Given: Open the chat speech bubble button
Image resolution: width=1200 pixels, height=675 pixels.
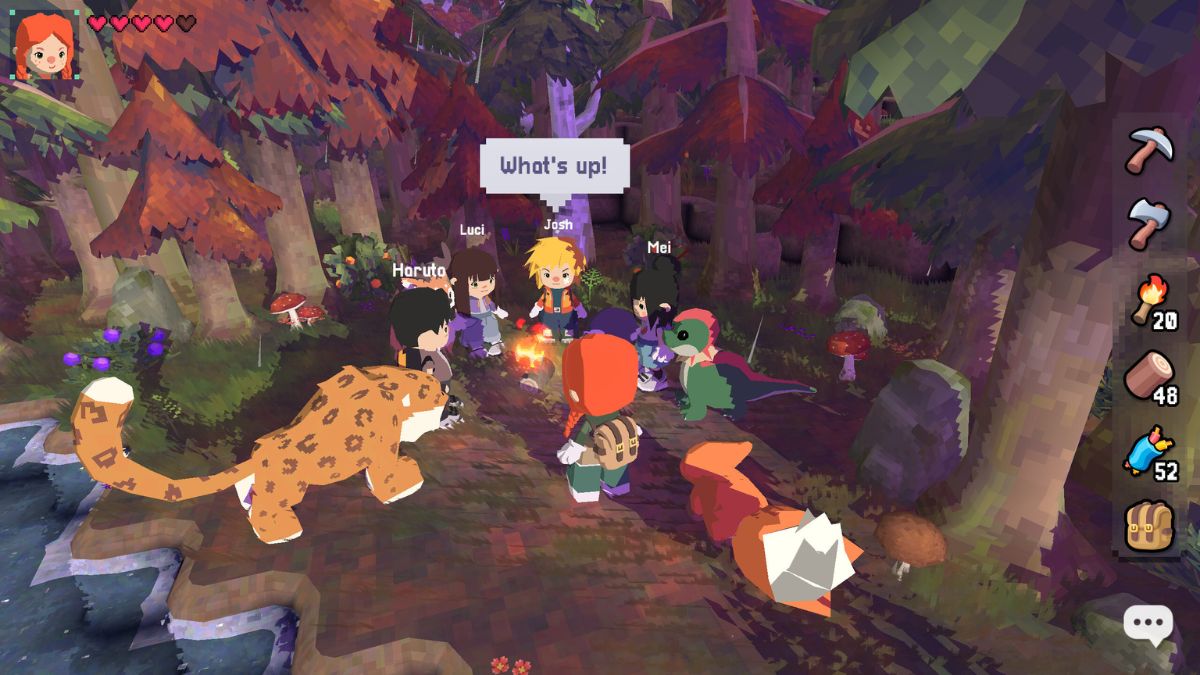Looking at the screenshot, I should 1147,626.
